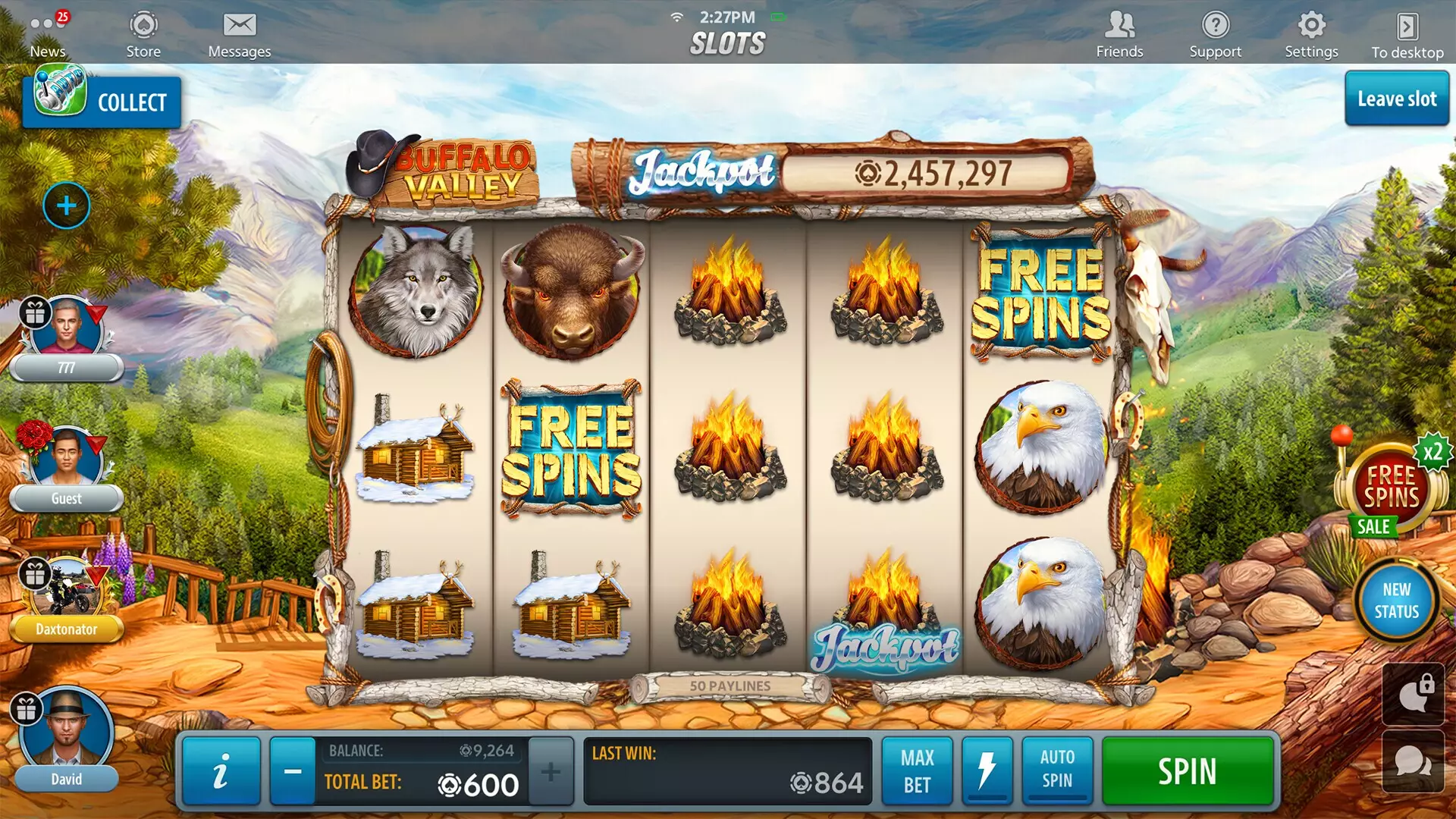Enable Auto Spin
The width and height of the screenshot is (1456, 819).
pos(1057,771)
